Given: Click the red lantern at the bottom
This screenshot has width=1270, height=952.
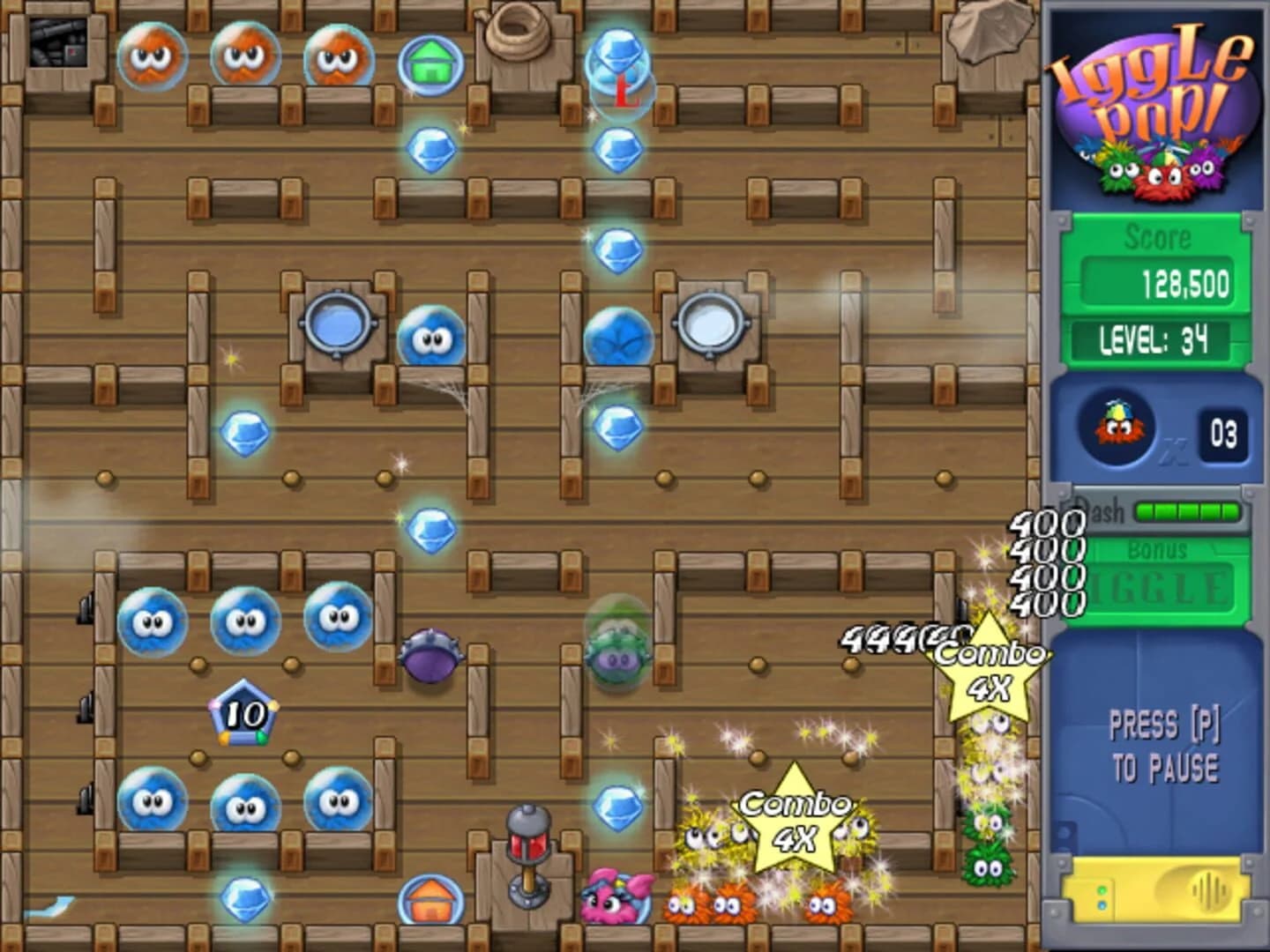Looking at the screenshot, I should coord(527,842).
